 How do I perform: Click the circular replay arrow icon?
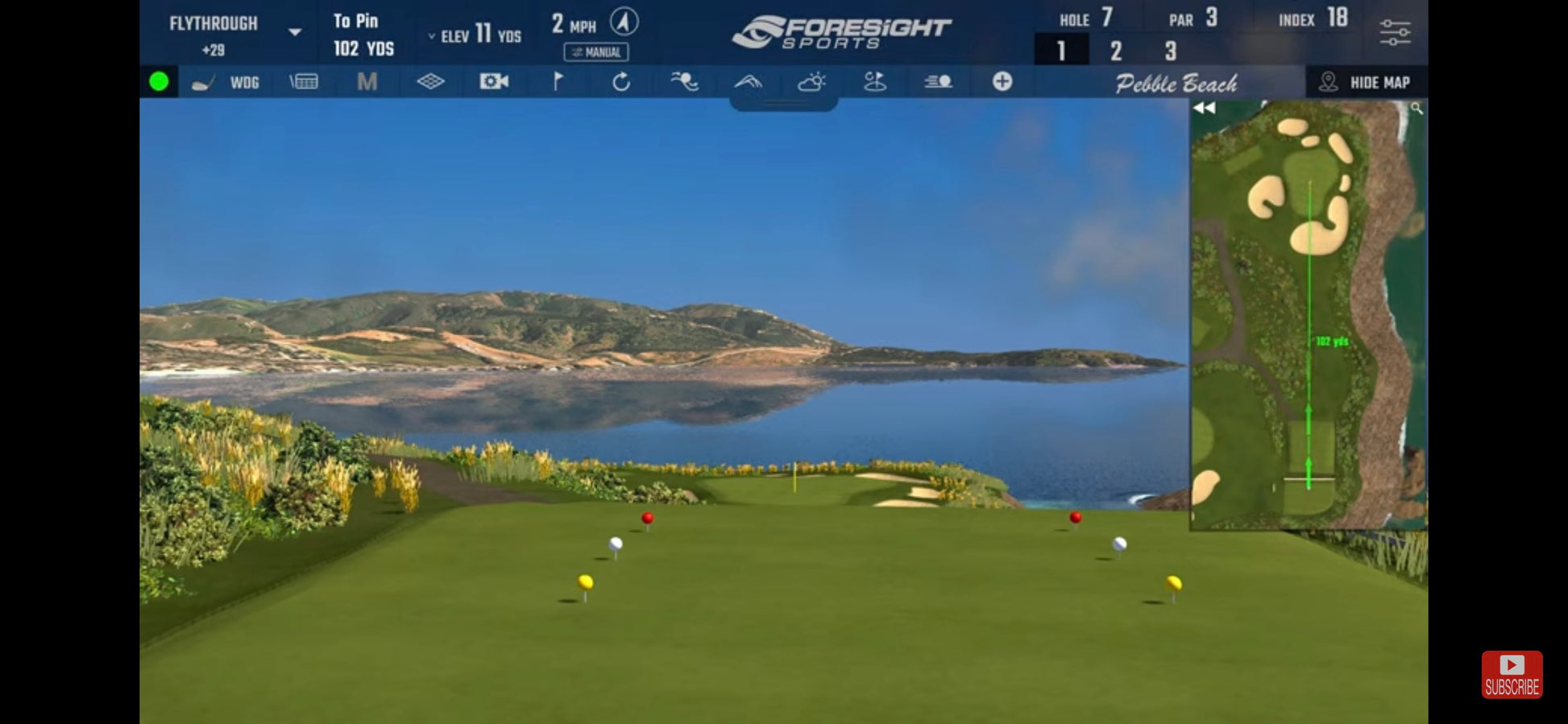tap(621, 81)
